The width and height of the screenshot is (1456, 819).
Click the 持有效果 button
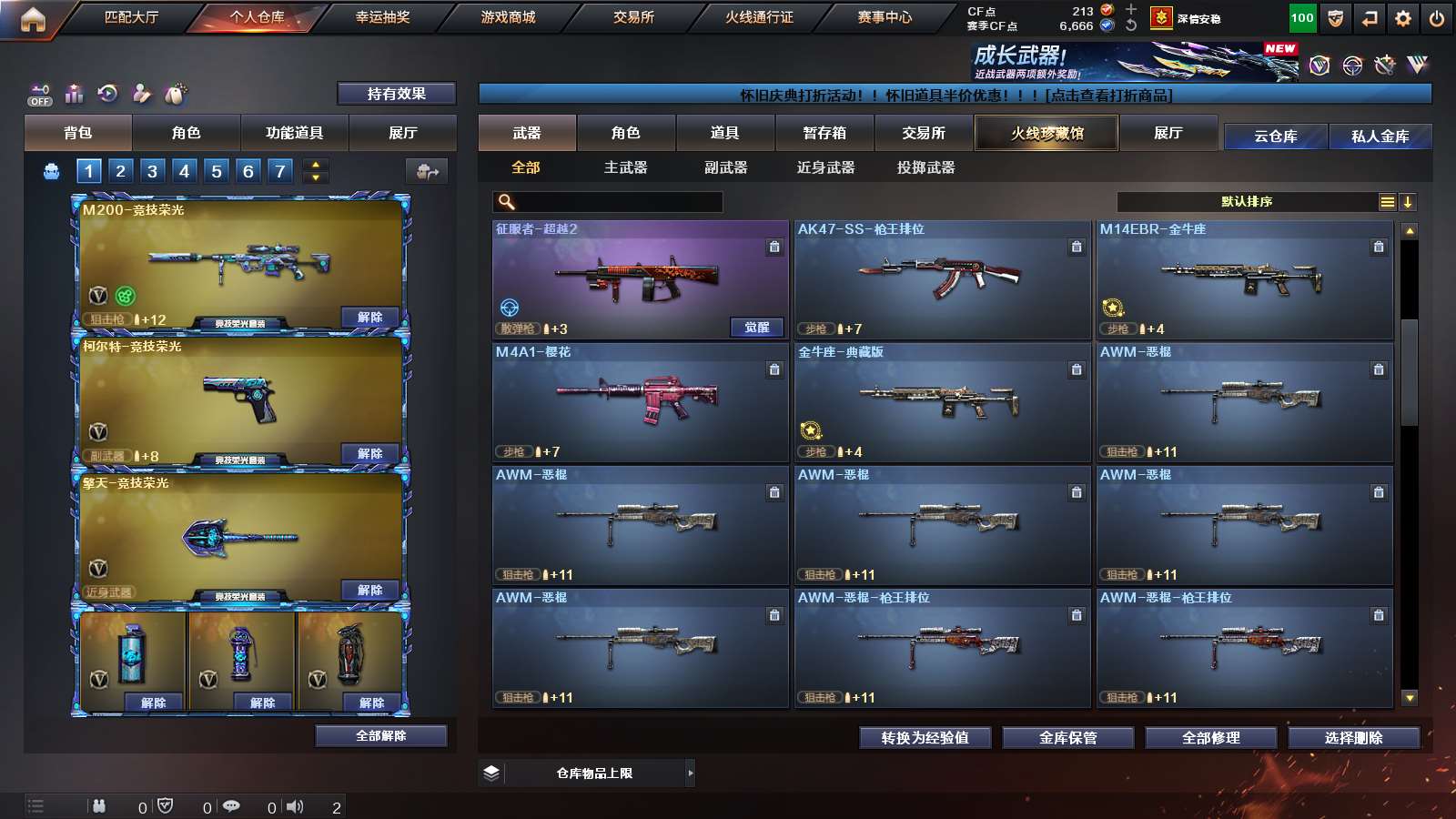(396, 94)
